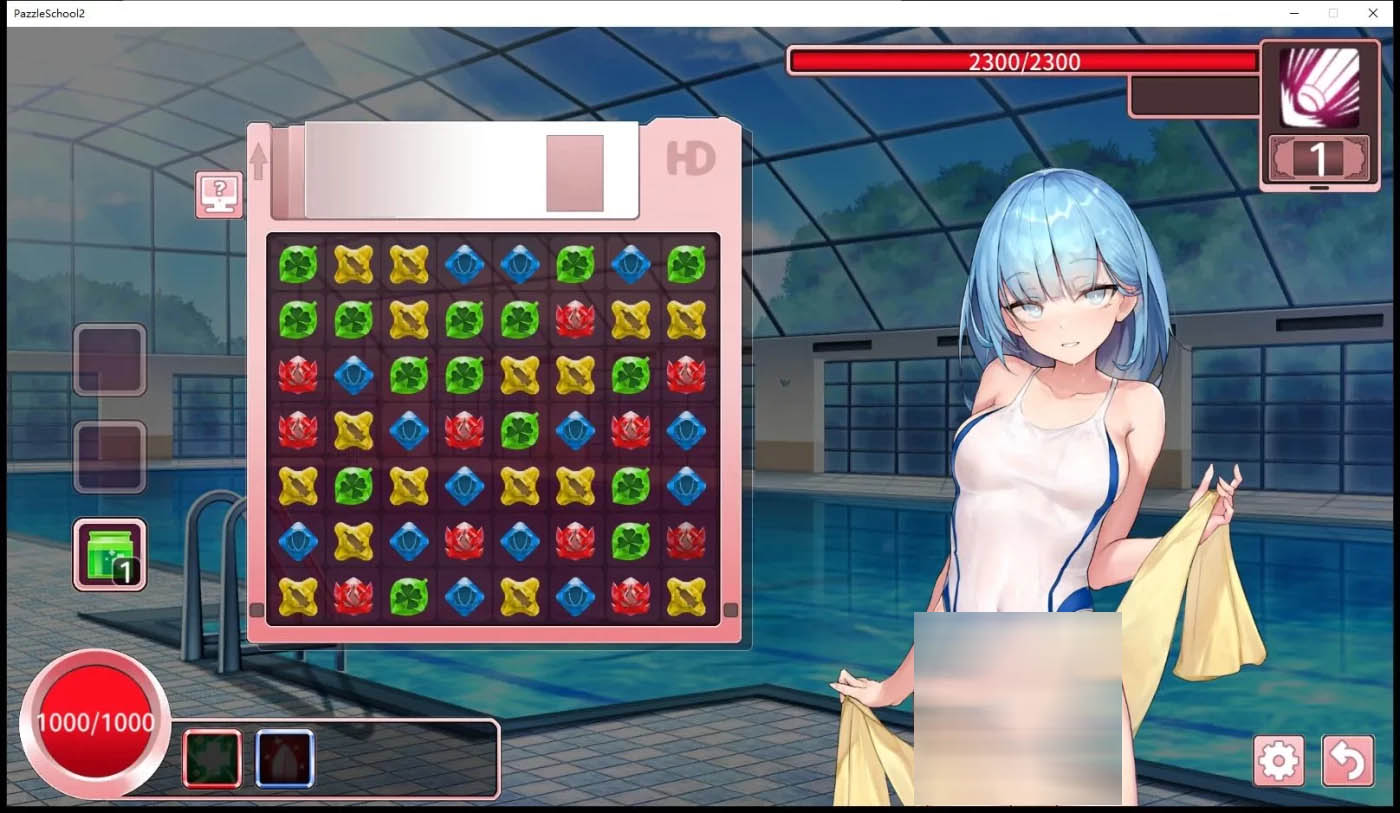The image size is (1400, 813).
Task: Close the PazzleSchool2 window
Action: [x=1372, y=13]
